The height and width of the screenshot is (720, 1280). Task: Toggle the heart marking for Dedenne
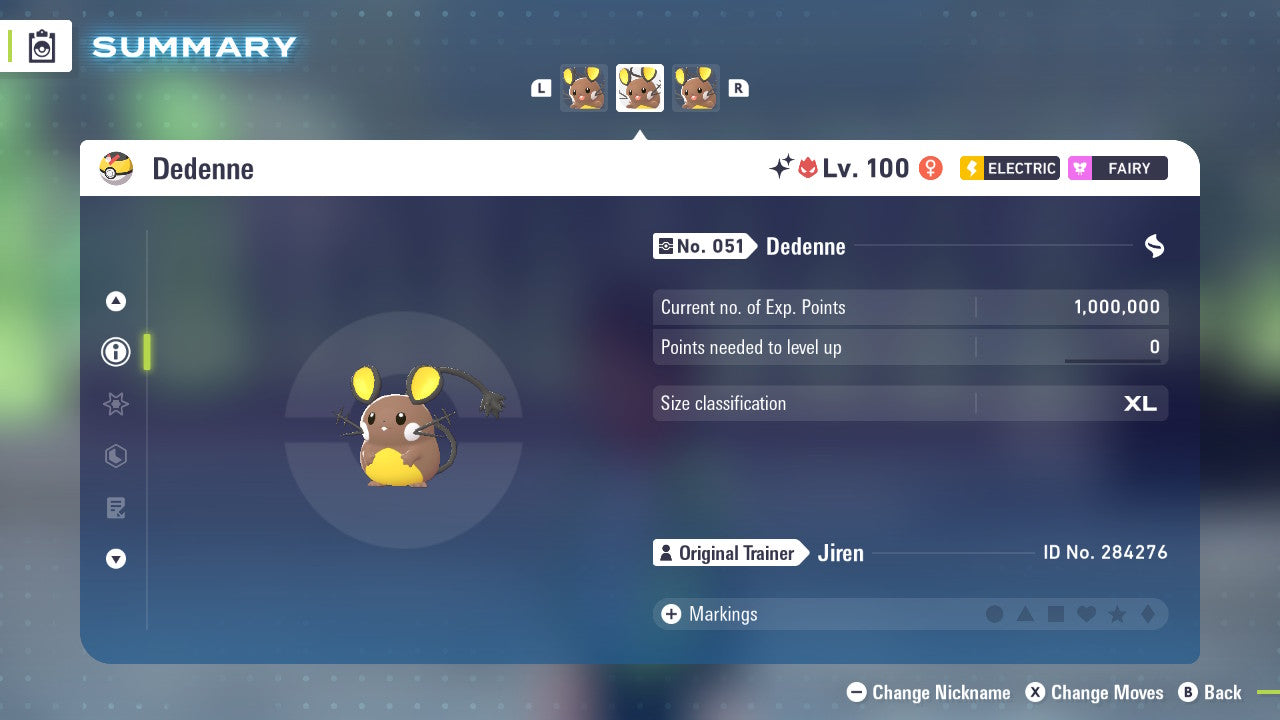click(x=1085, y=614)
